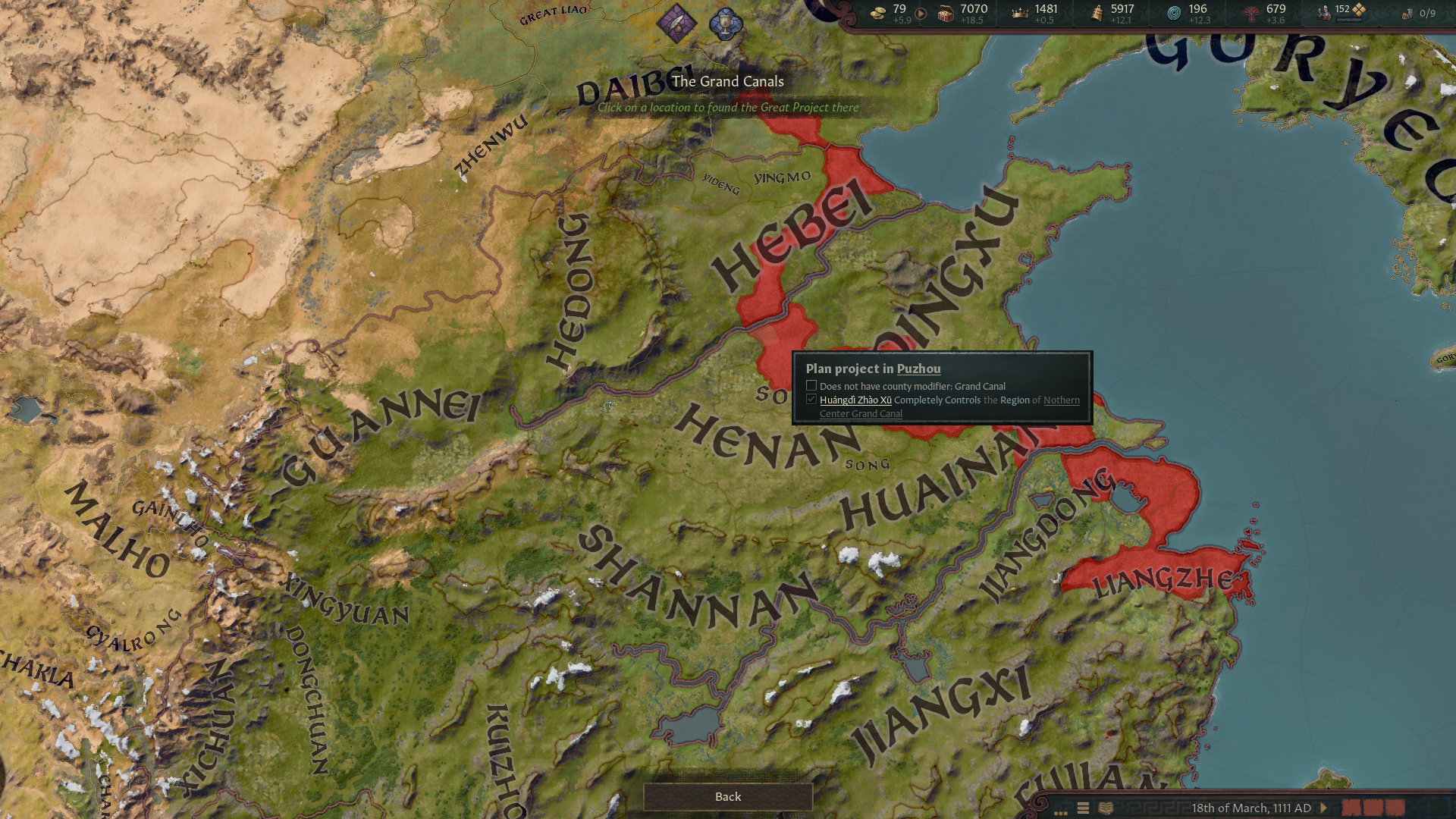
Task: Toggle the Grand Canal county modifier checkbox
Action: click(x=811, y=385)
